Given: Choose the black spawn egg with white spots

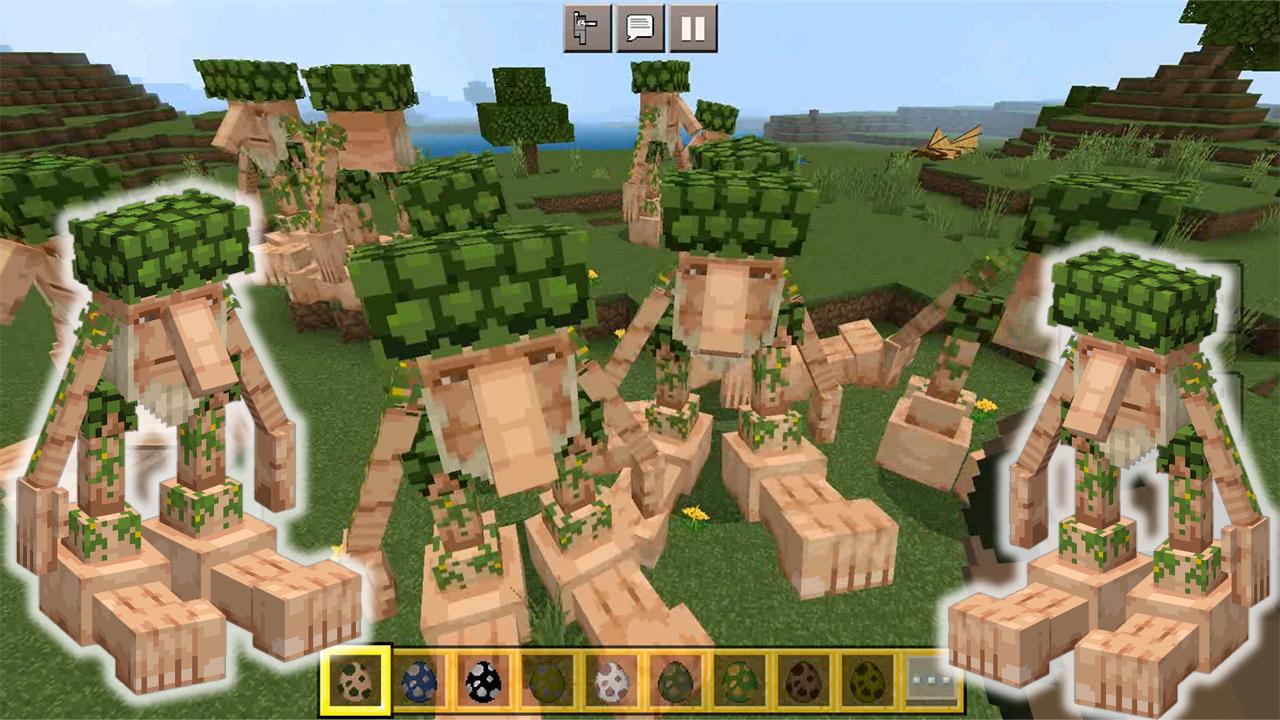Looking at the screenshot, I should [482, 680].
